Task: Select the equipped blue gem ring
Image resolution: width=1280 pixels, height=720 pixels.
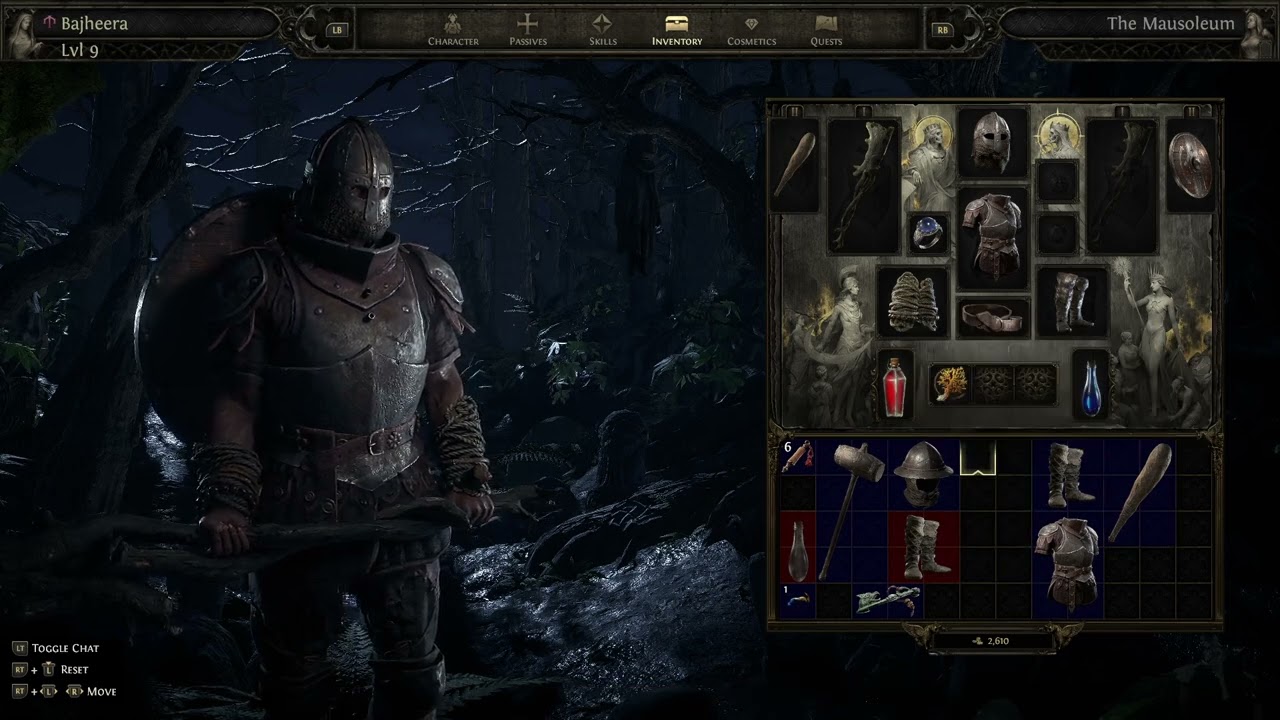Action: [x=928, y=232]
